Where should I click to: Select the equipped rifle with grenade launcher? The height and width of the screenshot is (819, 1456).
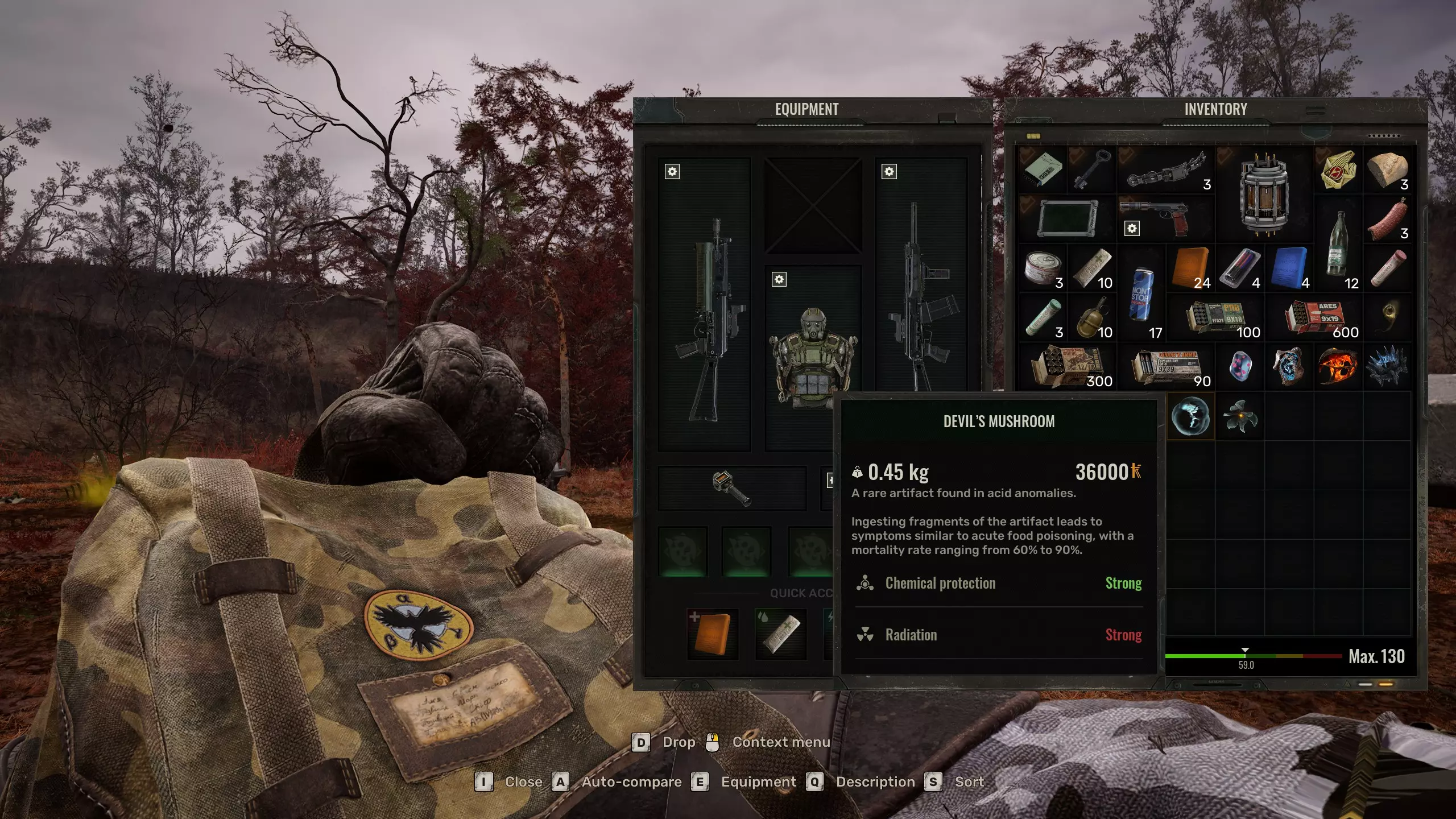click(704, 307)
